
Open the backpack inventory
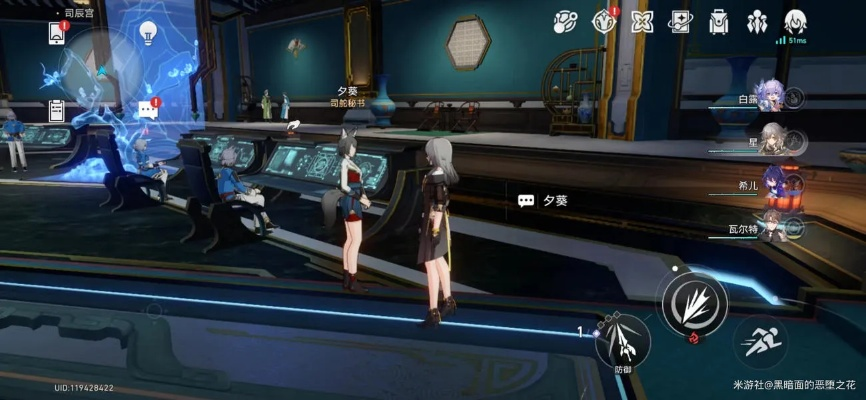tap(718, 21)
